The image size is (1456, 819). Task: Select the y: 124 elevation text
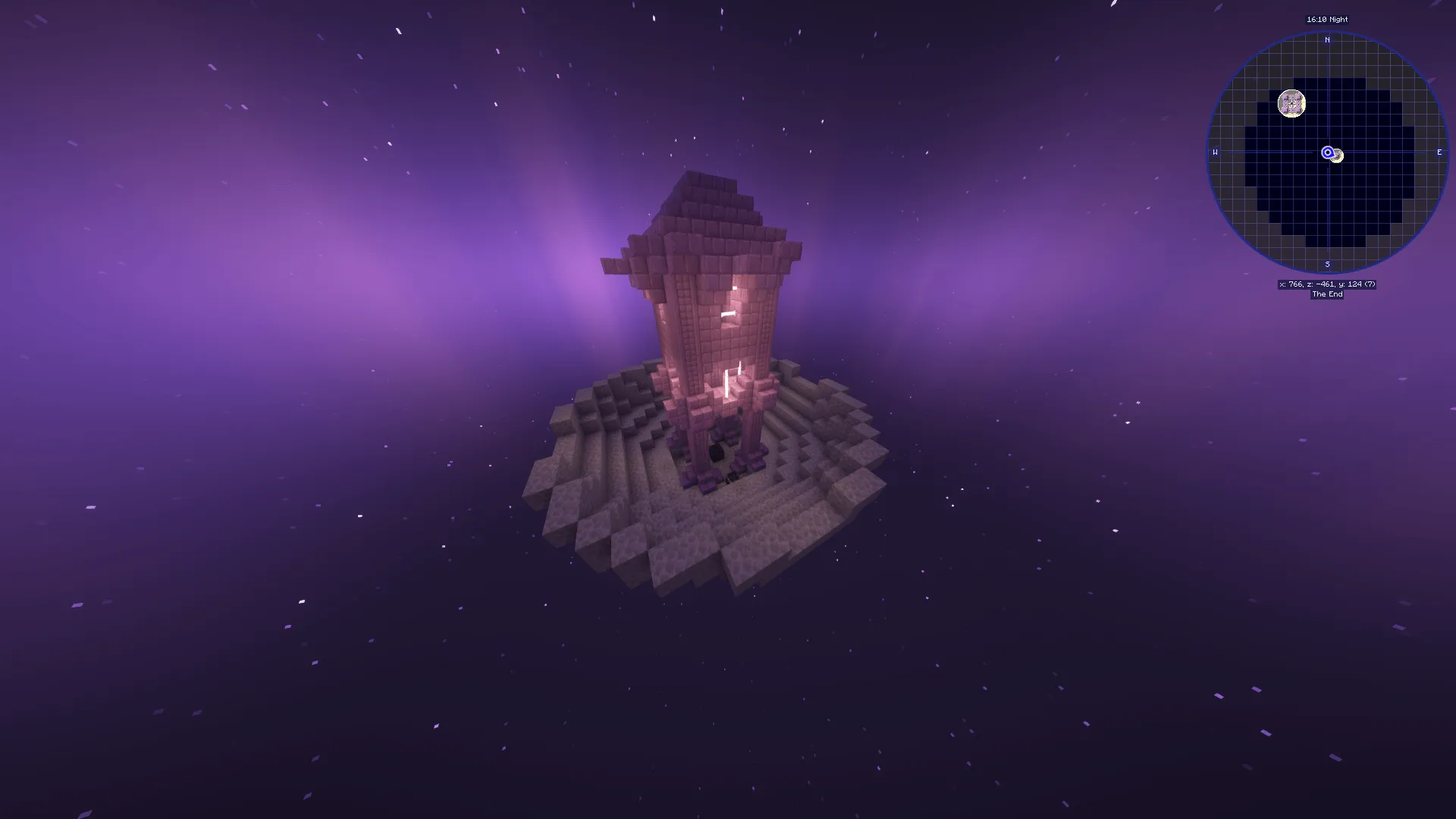[x=1354, y=284]
